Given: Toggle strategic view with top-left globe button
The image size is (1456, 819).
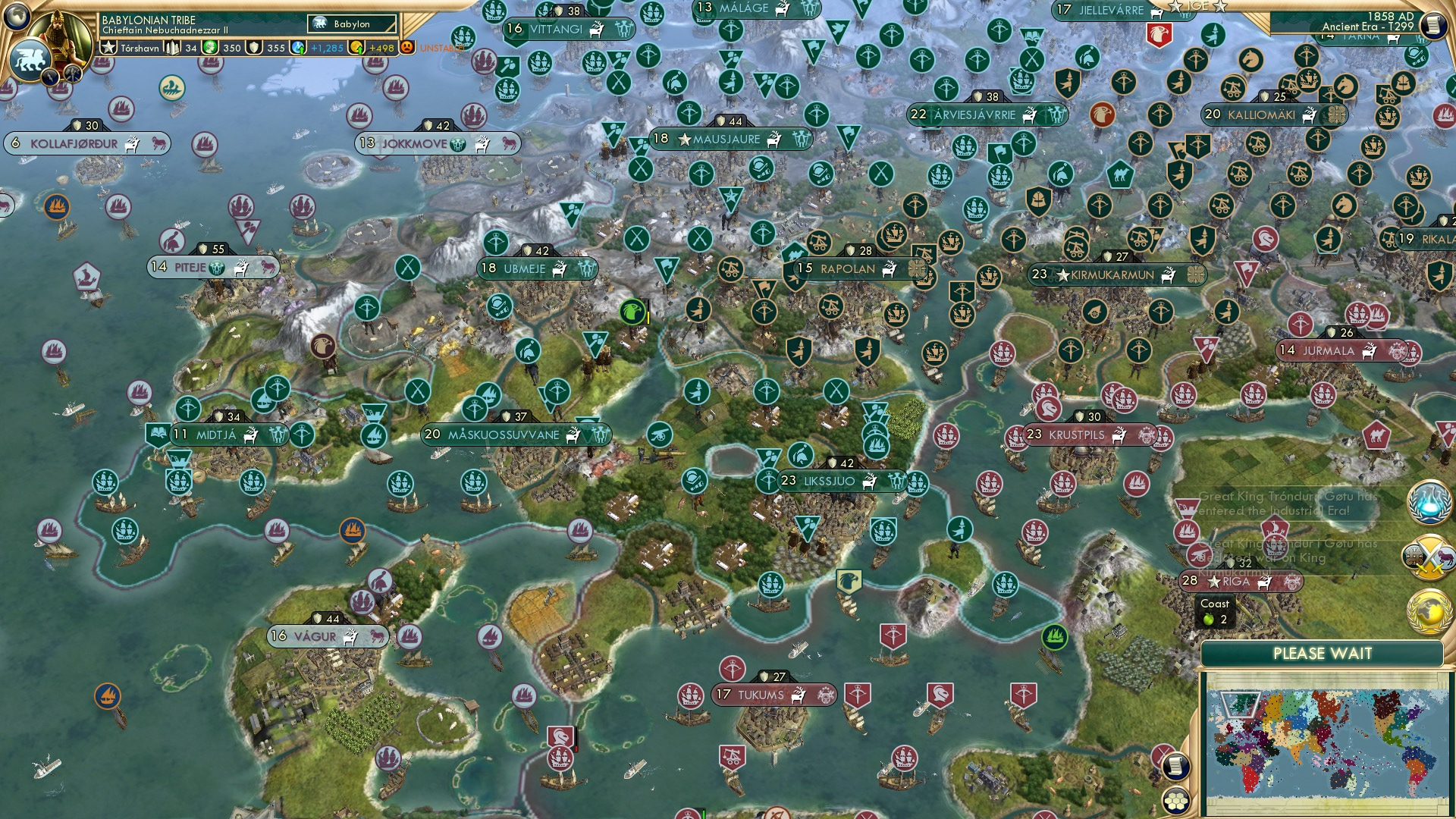Looking at the screenshot, I should [17, 15].
